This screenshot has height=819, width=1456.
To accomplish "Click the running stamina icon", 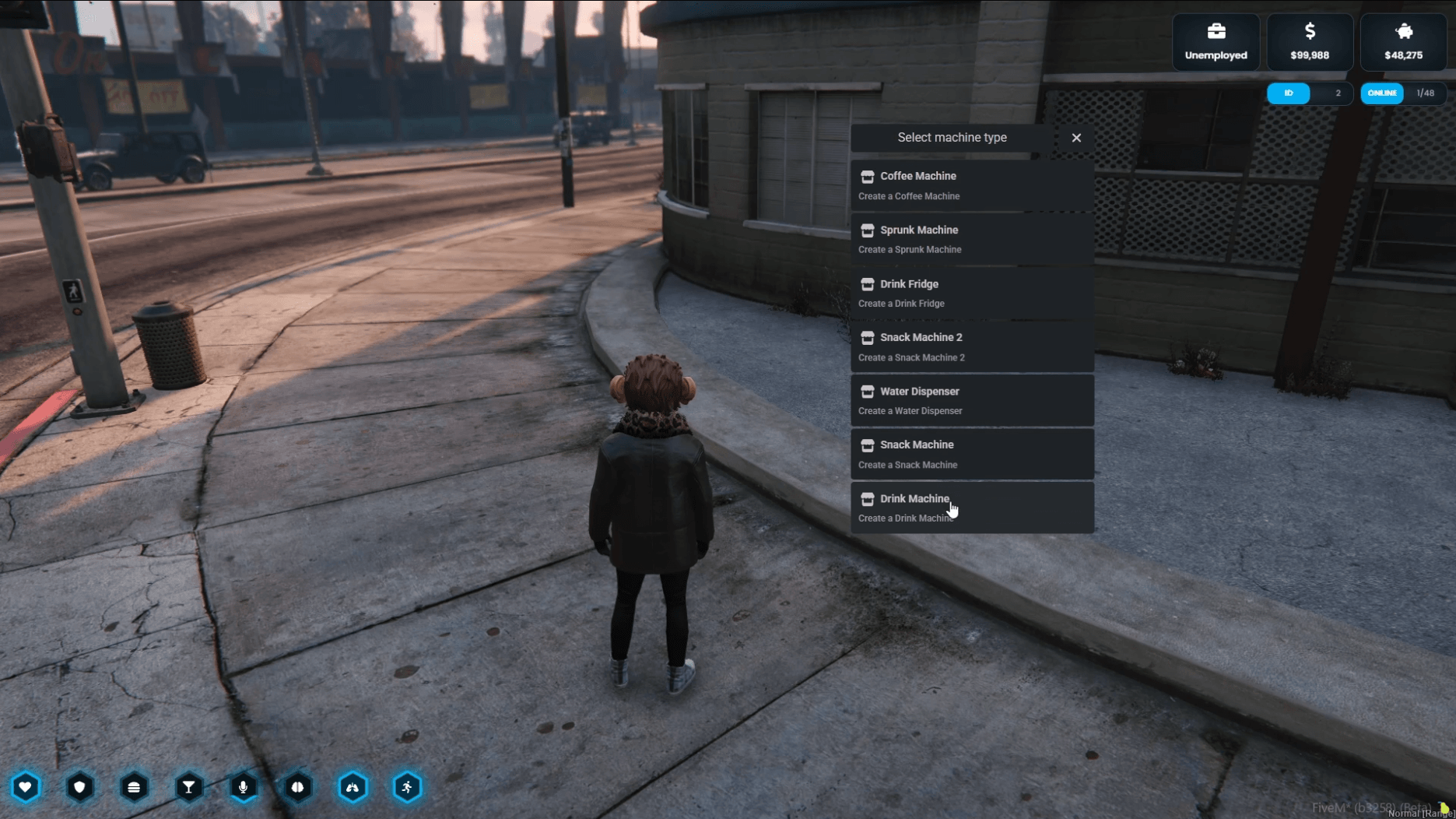I will (407, 788).
